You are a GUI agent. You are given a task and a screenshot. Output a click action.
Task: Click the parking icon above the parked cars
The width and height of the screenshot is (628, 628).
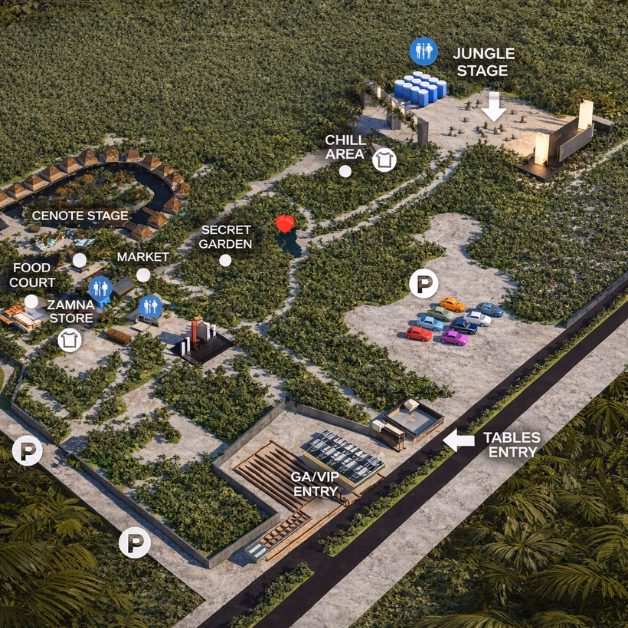pos(424,284)
